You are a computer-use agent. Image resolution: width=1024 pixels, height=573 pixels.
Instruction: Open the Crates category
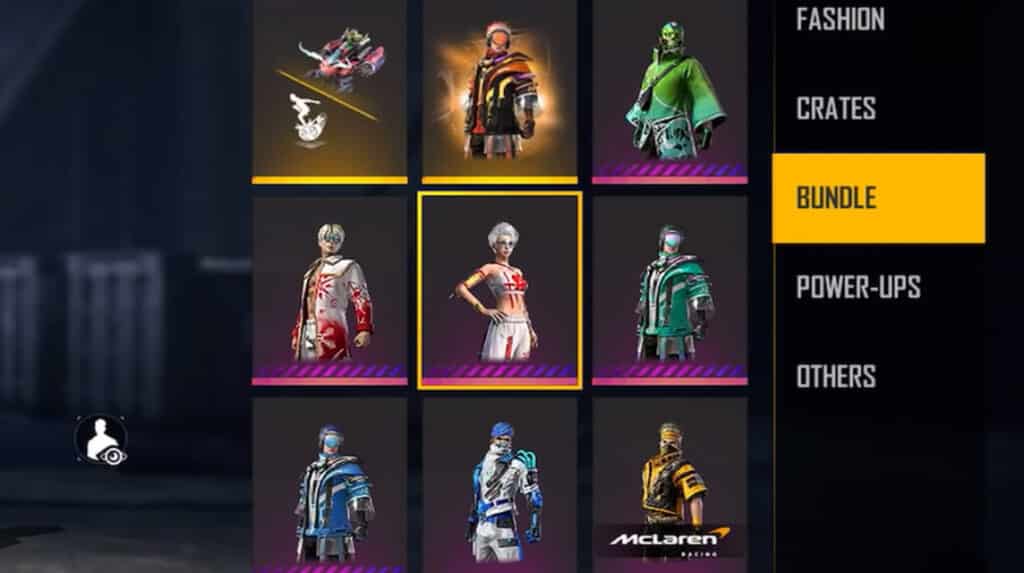tap(836, 108)
